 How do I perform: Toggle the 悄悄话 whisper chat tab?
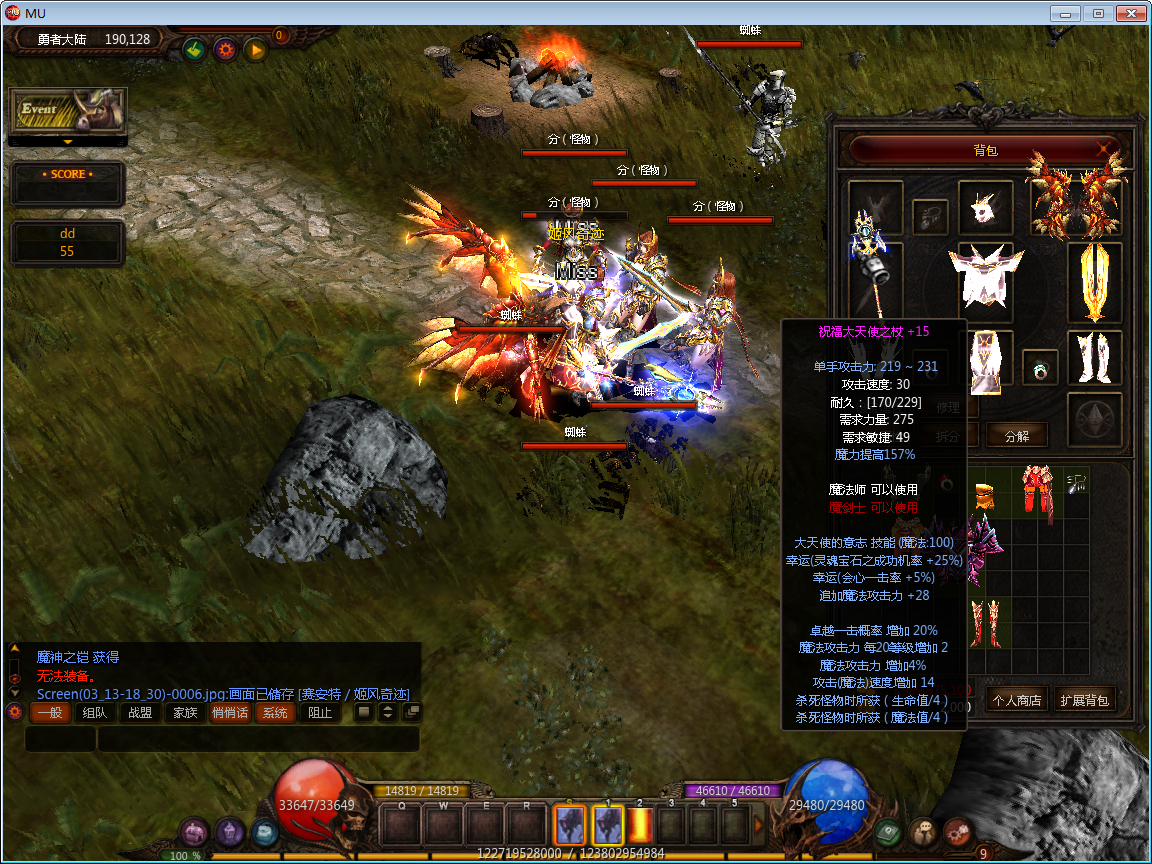click(230, 713)
